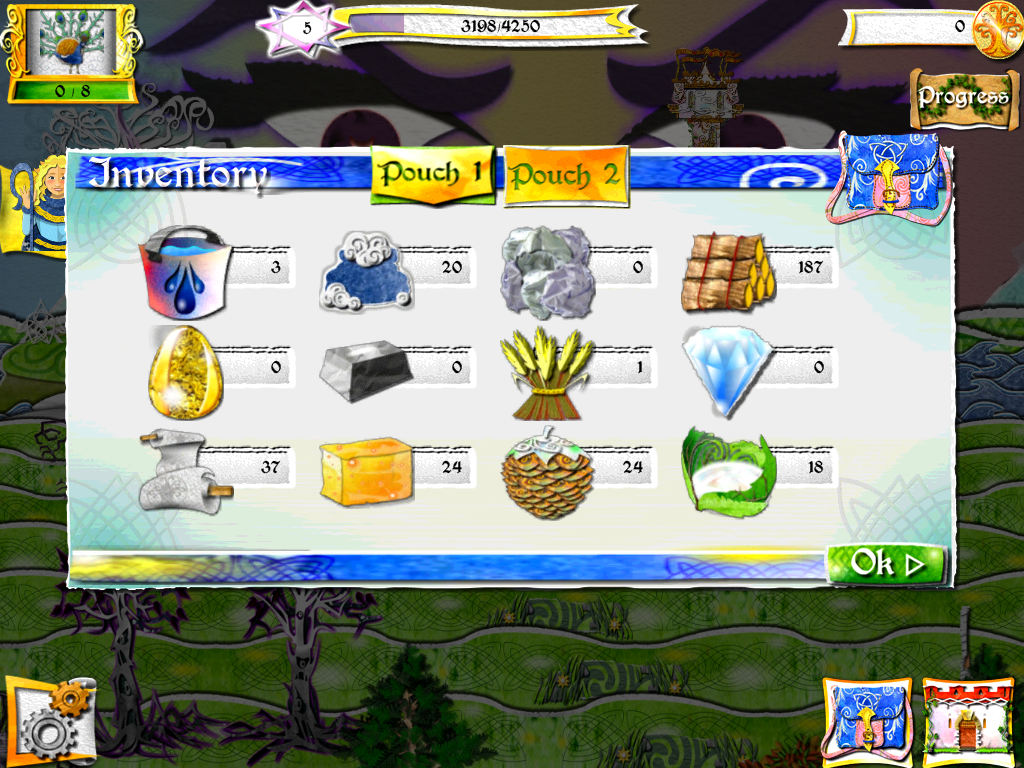Image resolution: width=1024 pixels, height=768 pixels.
Task: Open the Progress panel
Action: pyautogui.click(x=963, y=98)
